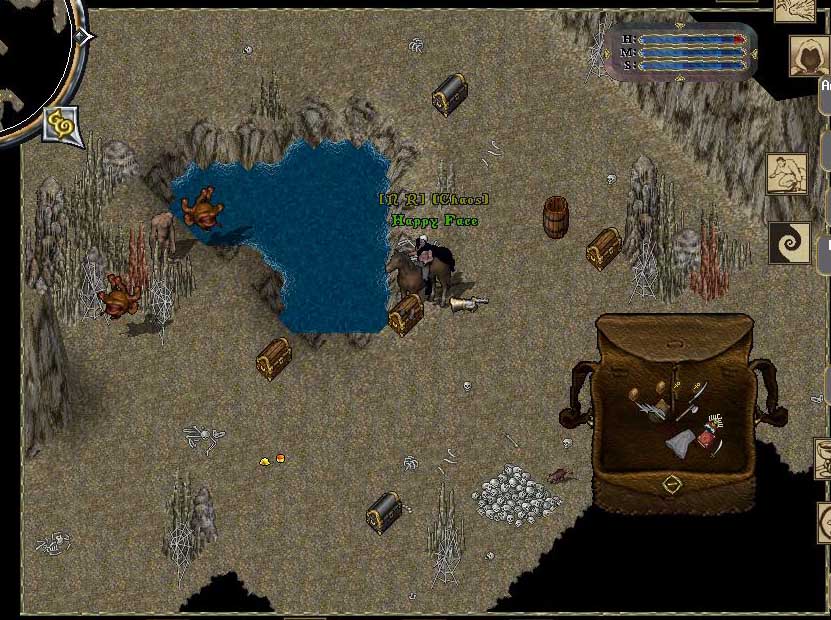The image size is (831, 620).
Task: Activate the hooded figure icon
Action: [x=809, y=57]
